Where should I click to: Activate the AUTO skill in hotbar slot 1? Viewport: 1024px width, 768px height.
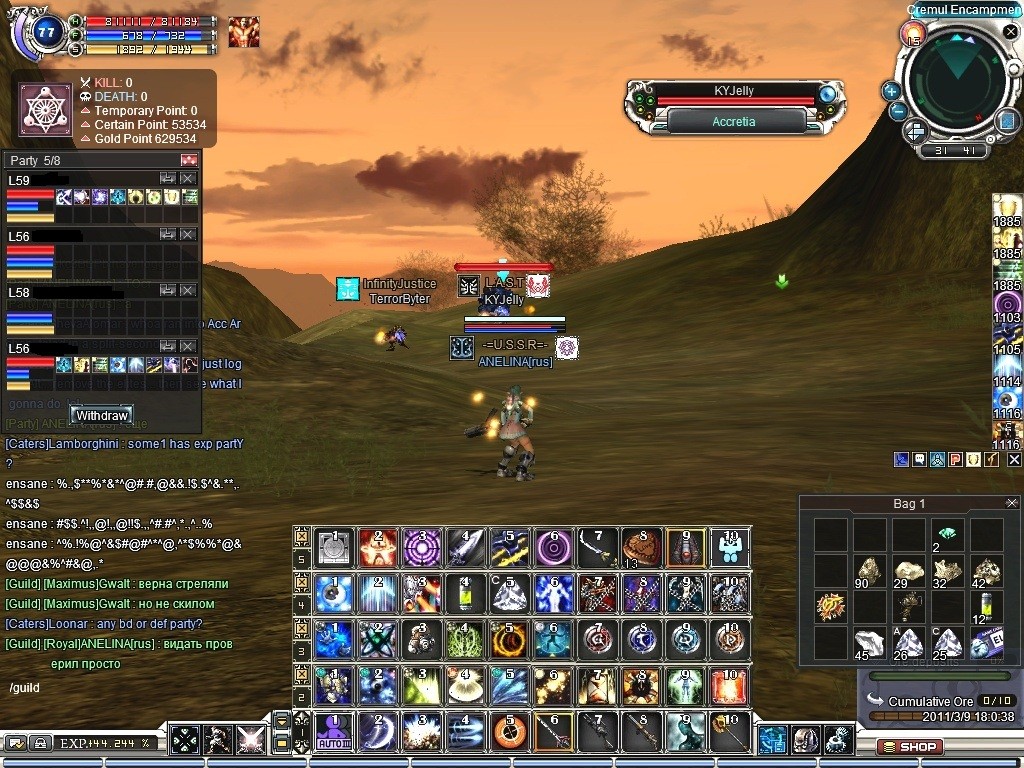tap(332, 732)
